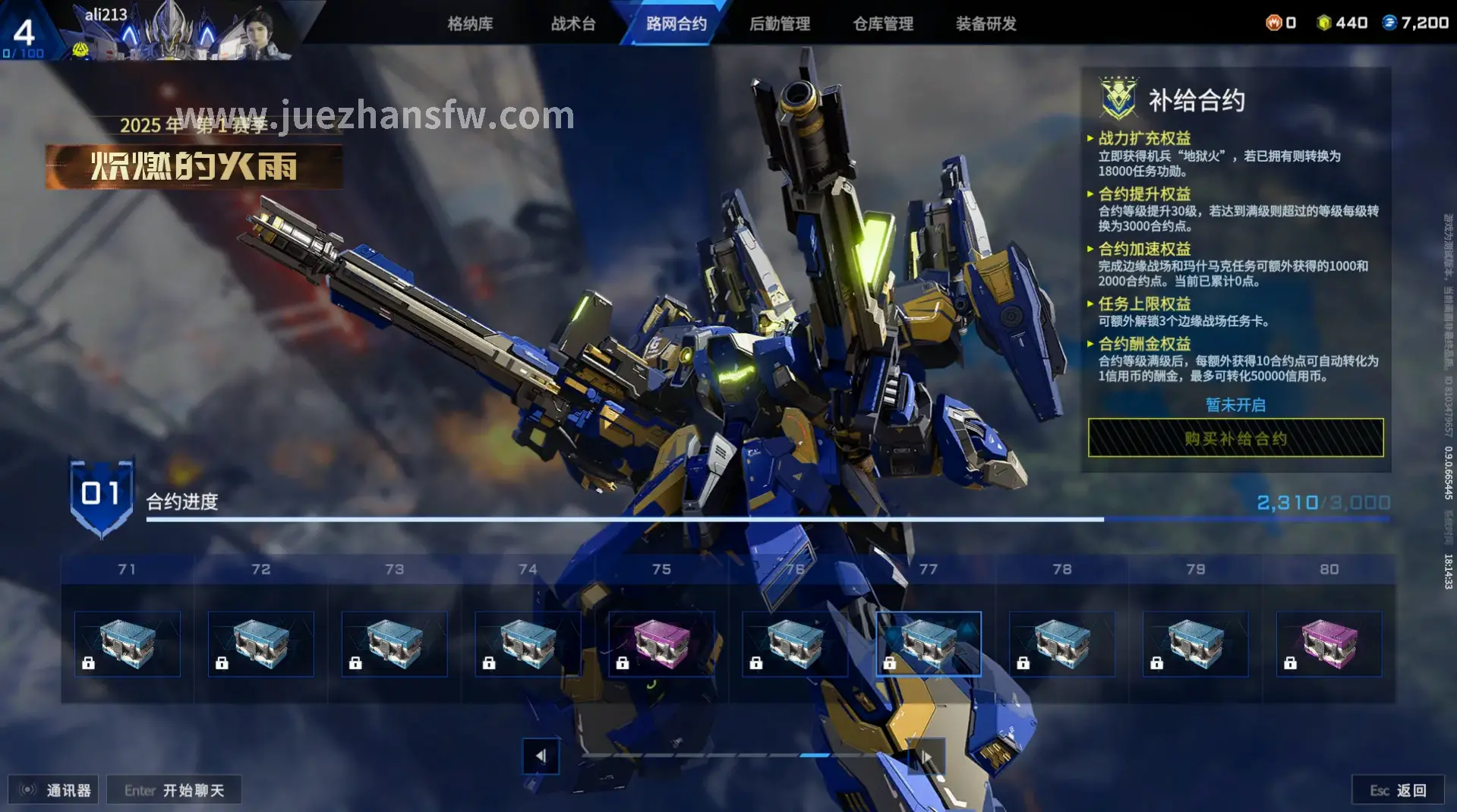
Task: Click the 返回 back button
Action: point(1398,790)
